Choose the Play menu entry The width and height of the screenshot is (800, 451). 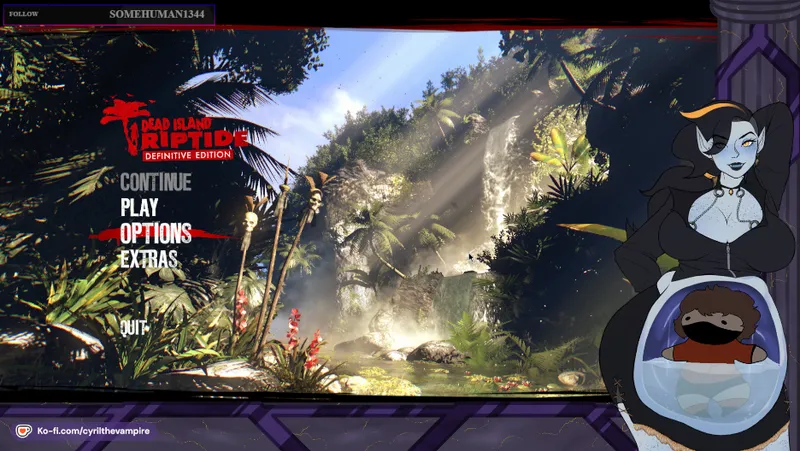click(139, 207)
